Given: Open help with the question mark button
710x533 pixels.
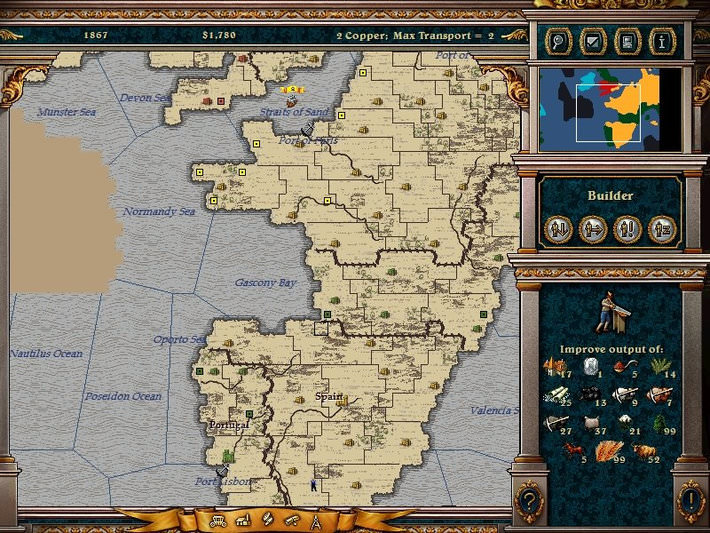Looking at the screenshot, I should coord(528,497).
